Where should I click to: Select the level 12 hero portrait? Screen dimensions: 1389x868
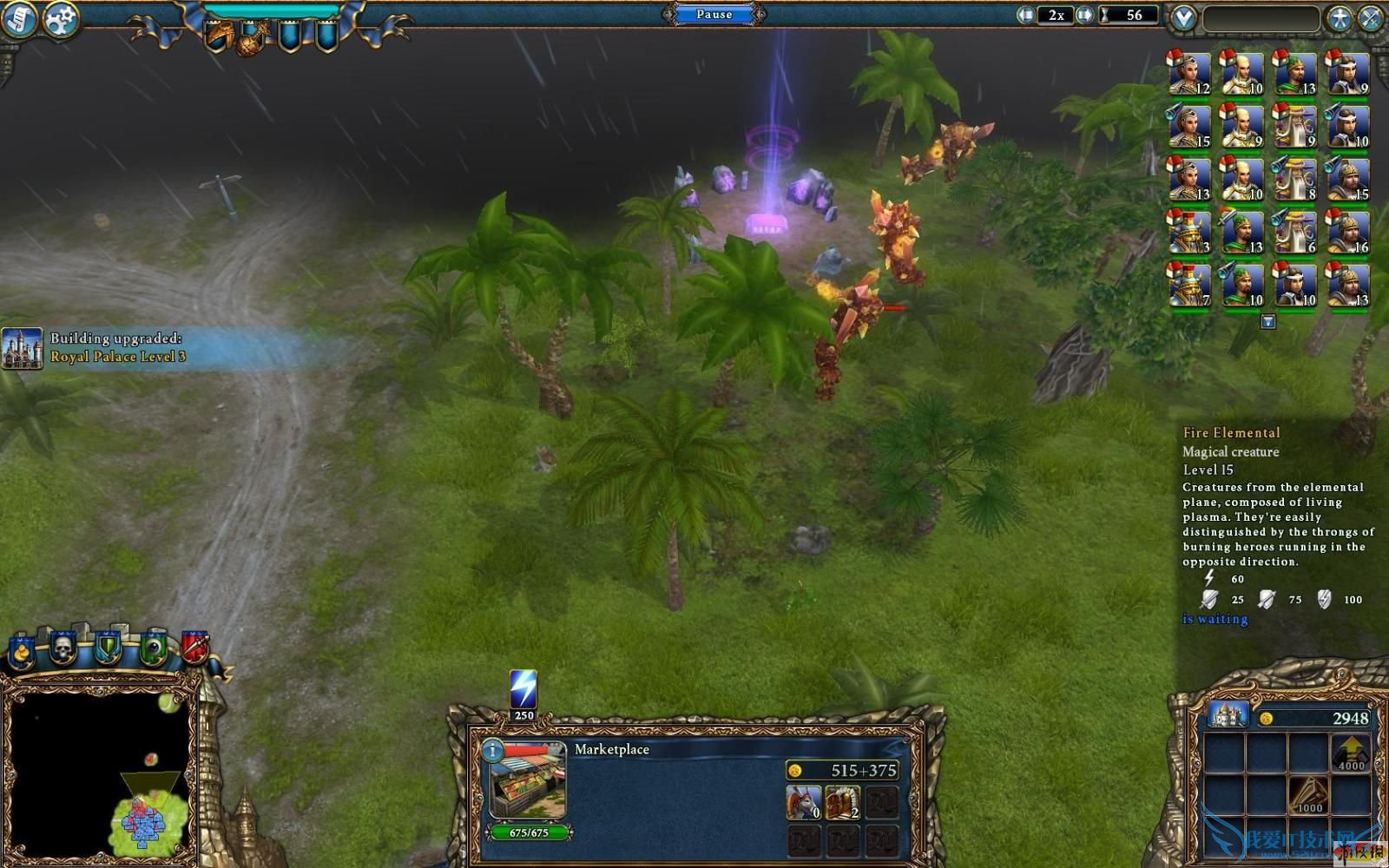click(1188, 73)
